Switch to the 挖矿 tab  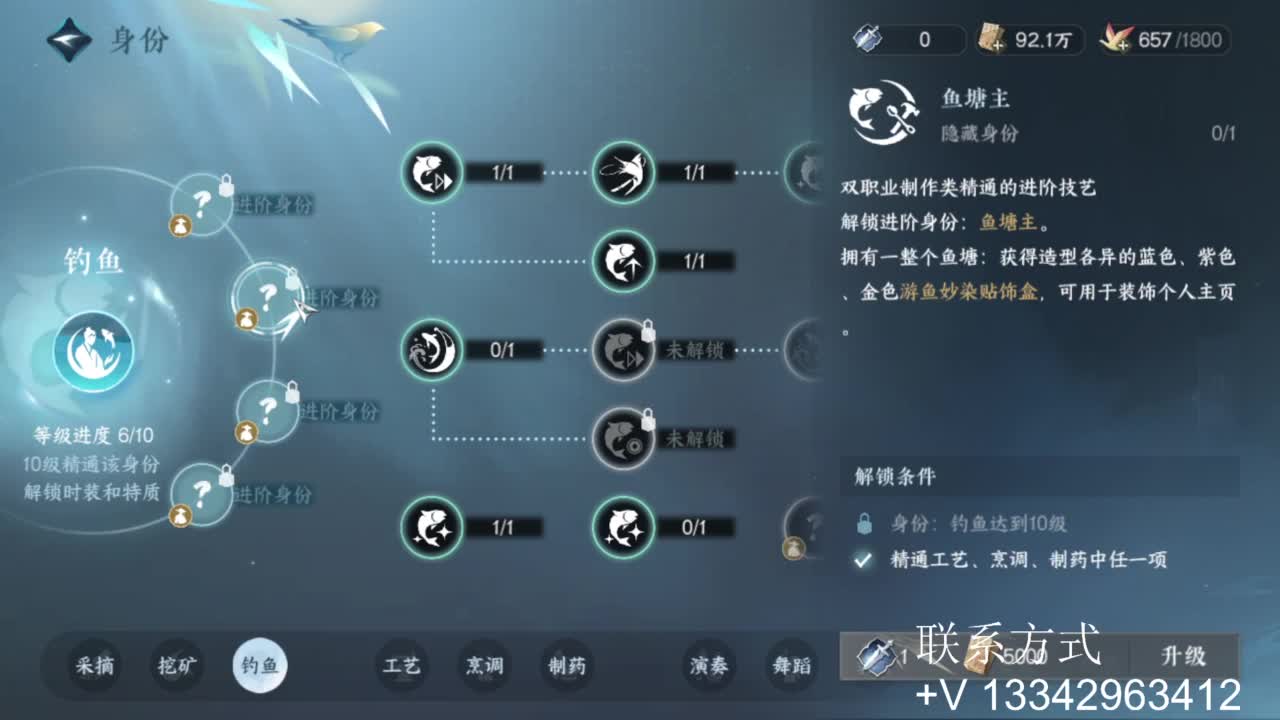[x=176, y=667]
